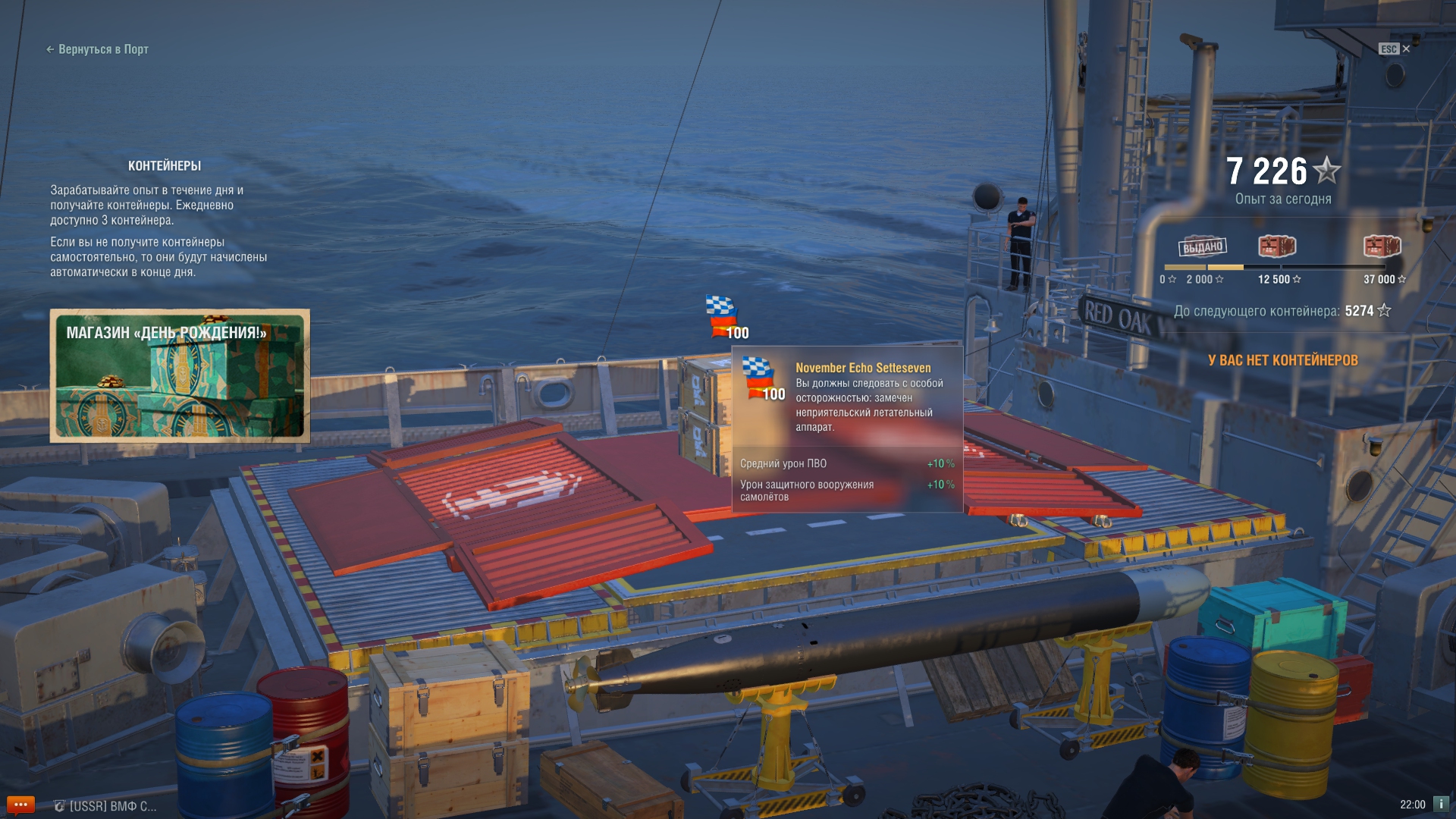
Task: Click the already issued 2 000 container
Action: point(1203,246)
